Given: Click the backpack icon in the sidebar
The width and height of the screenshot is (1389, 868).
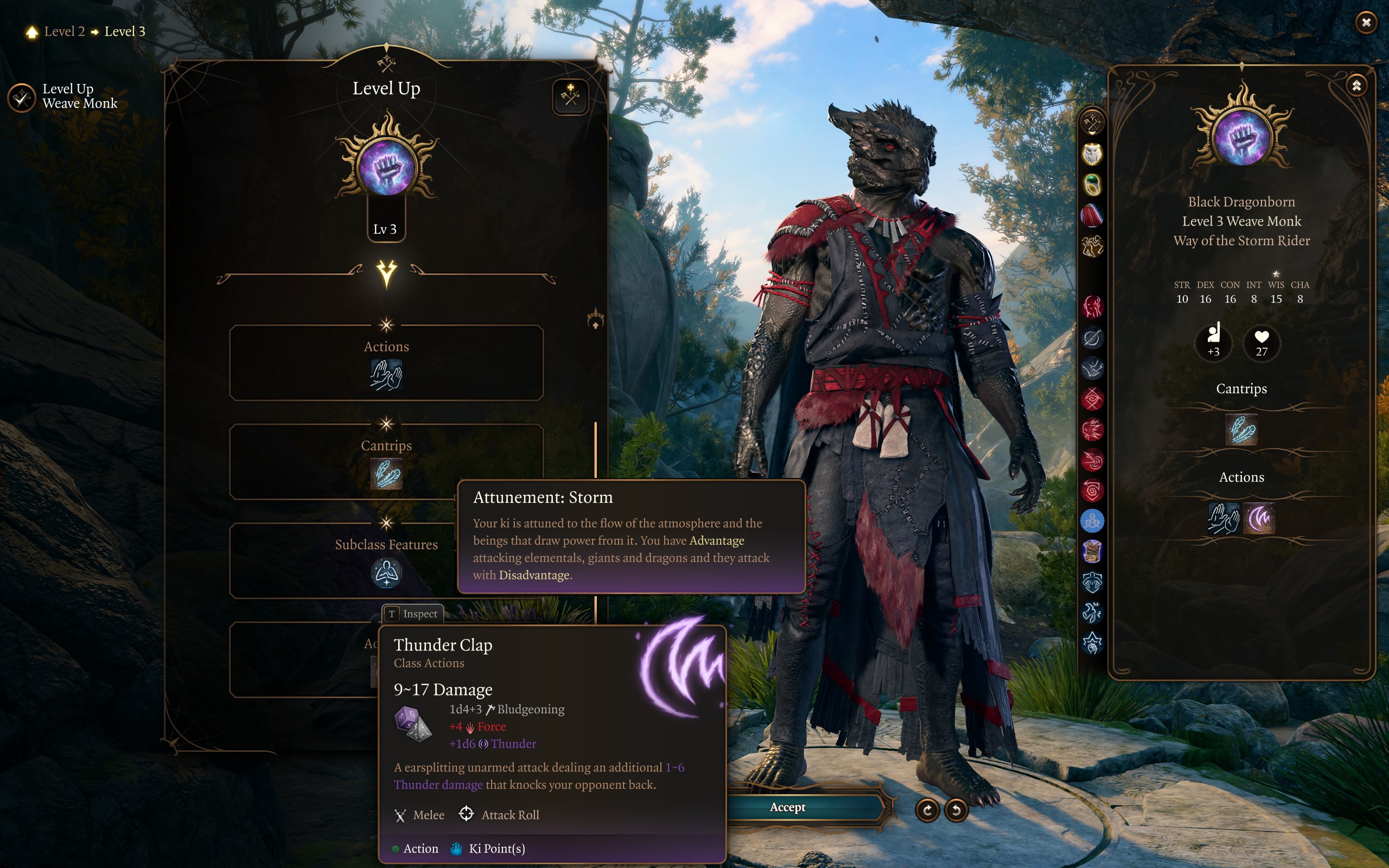Looking at the screenshot, I should (1092, 552).
